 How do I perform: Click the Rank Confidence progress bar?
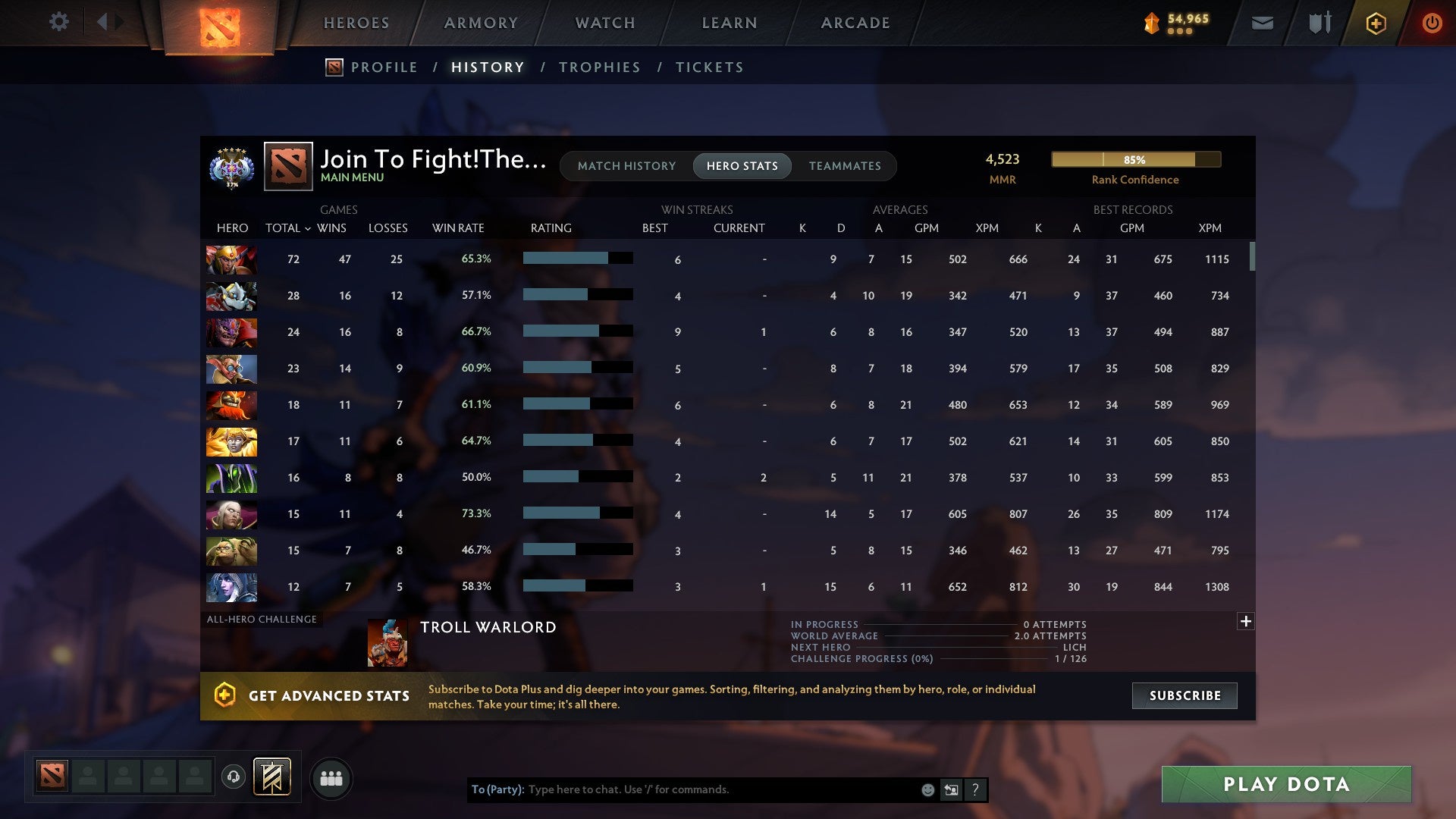point(1135,160)
